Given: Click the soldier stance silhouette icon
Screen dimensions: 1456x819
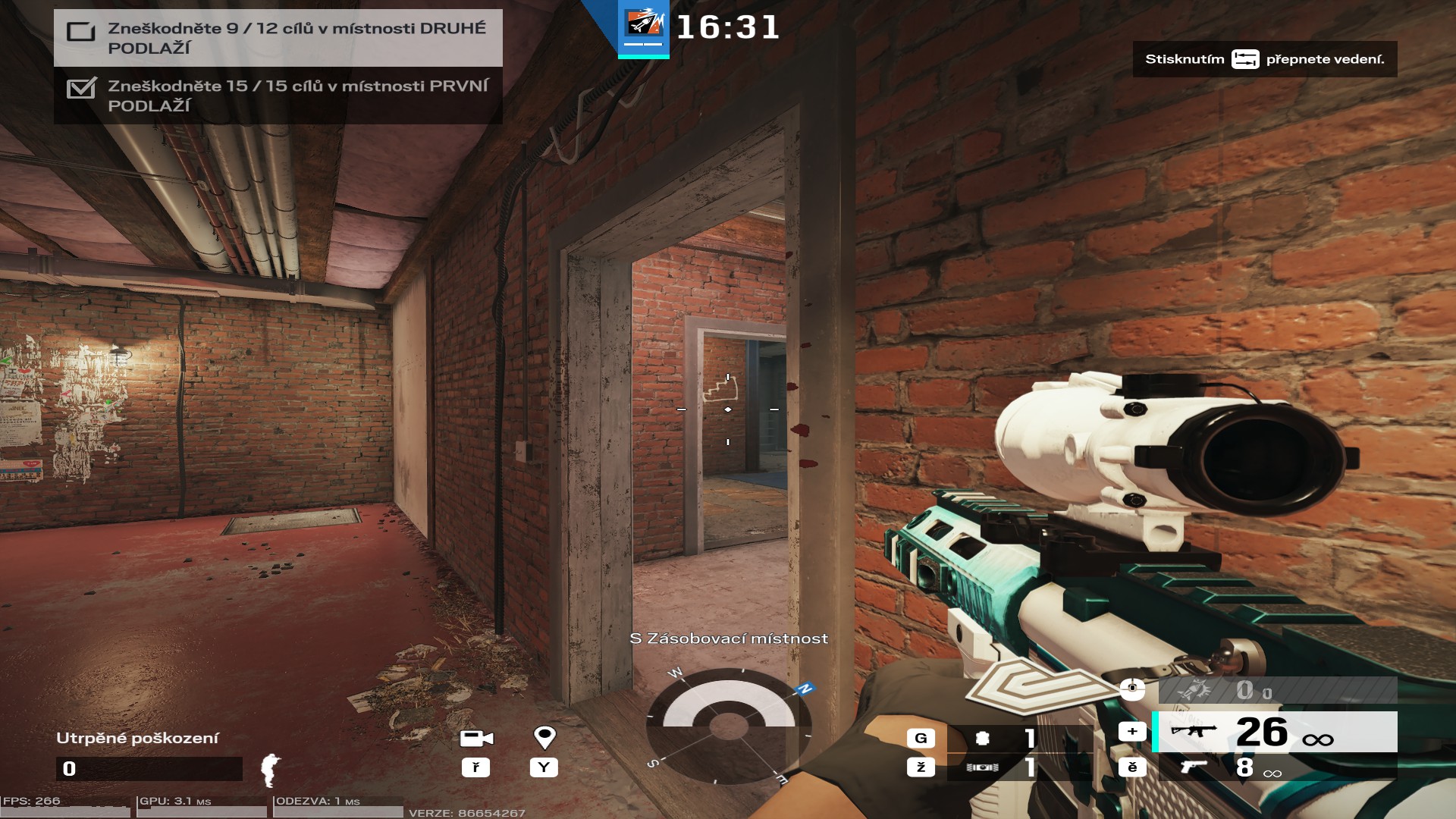Looking at the screenshot, I should [x=270, y=769].
